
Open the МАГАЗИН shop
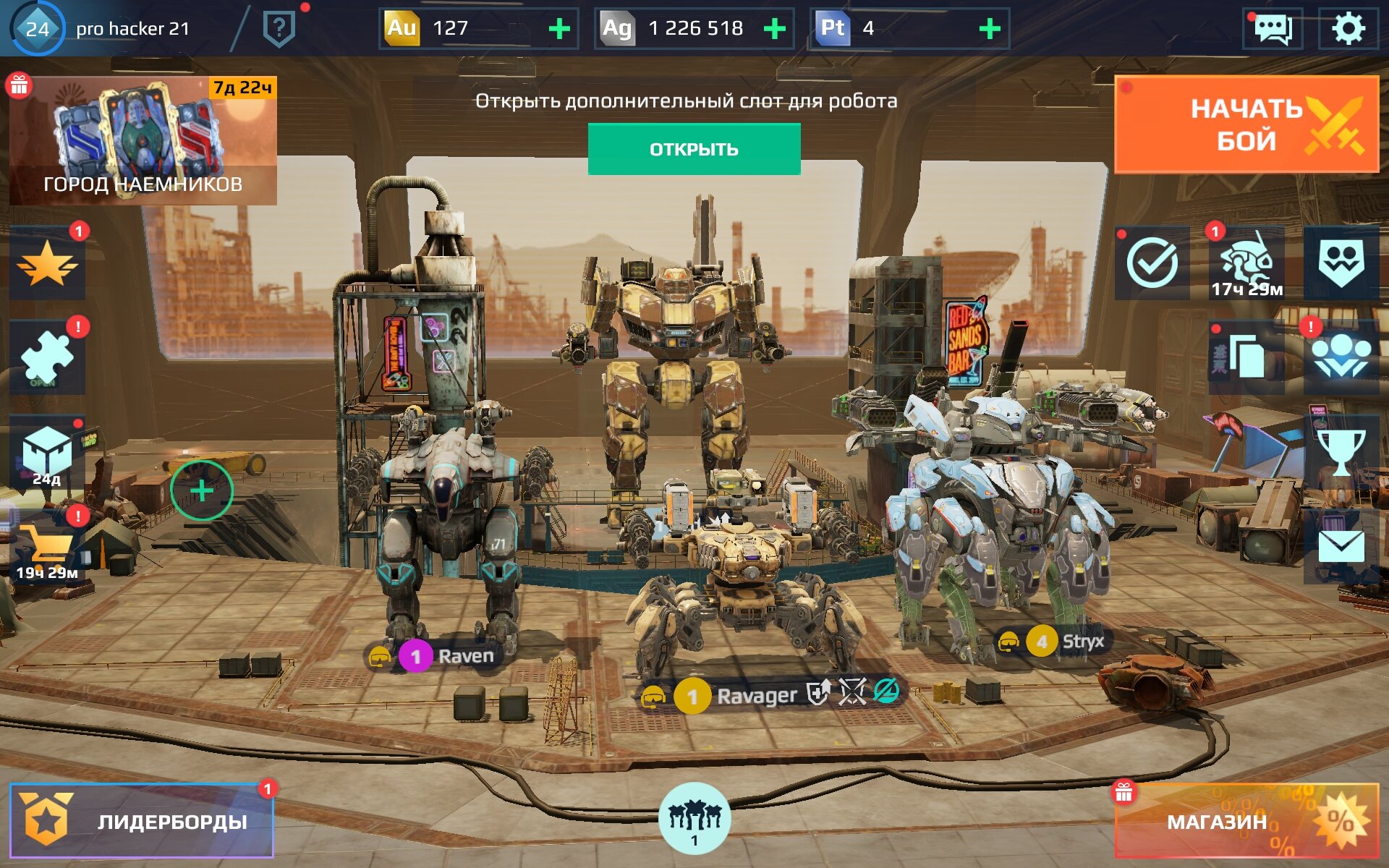click(1246, 821)
